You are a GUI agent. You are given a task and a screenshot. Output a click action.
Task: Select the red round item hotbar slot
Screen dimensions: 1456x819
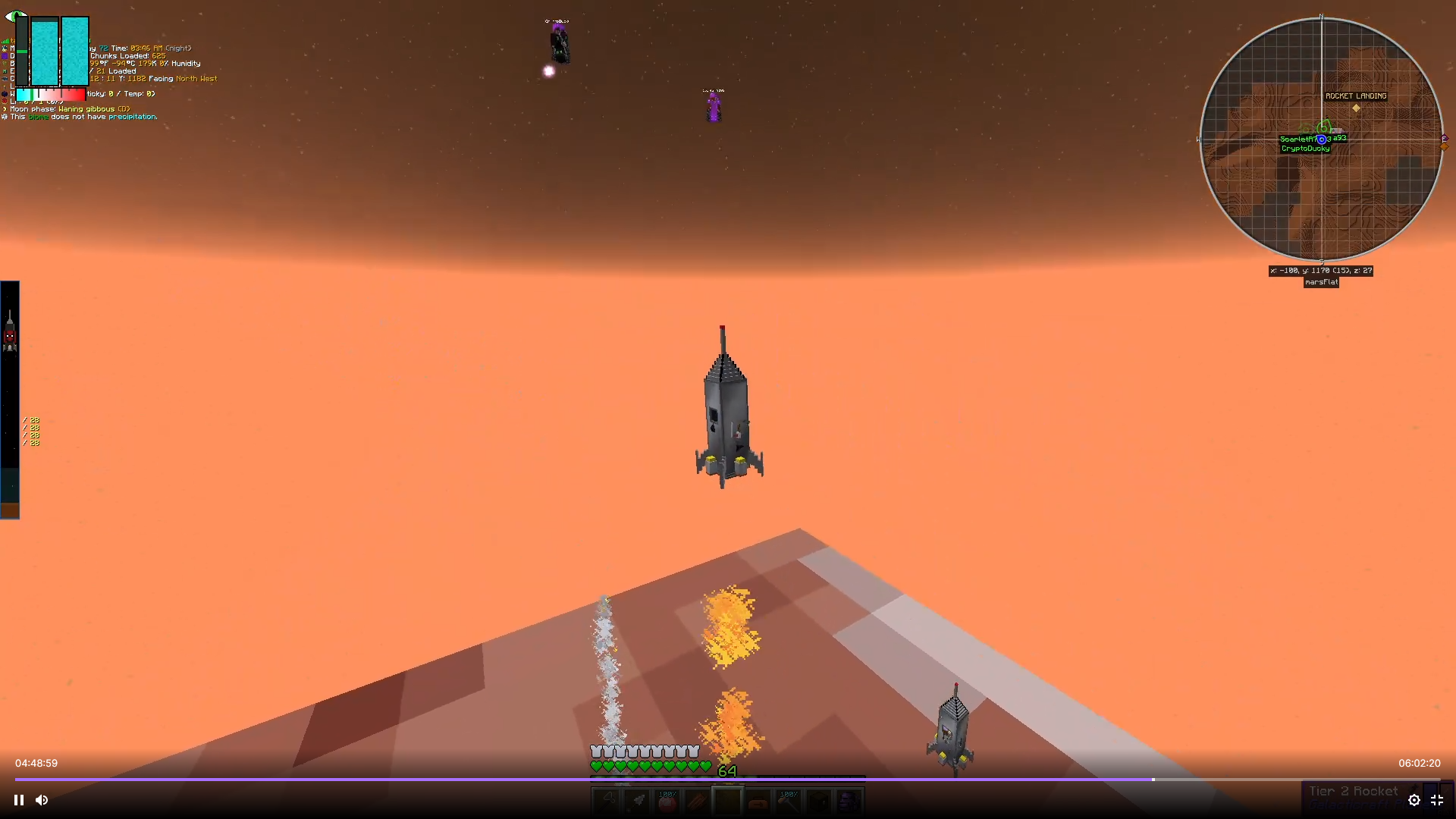coord(667,801)
